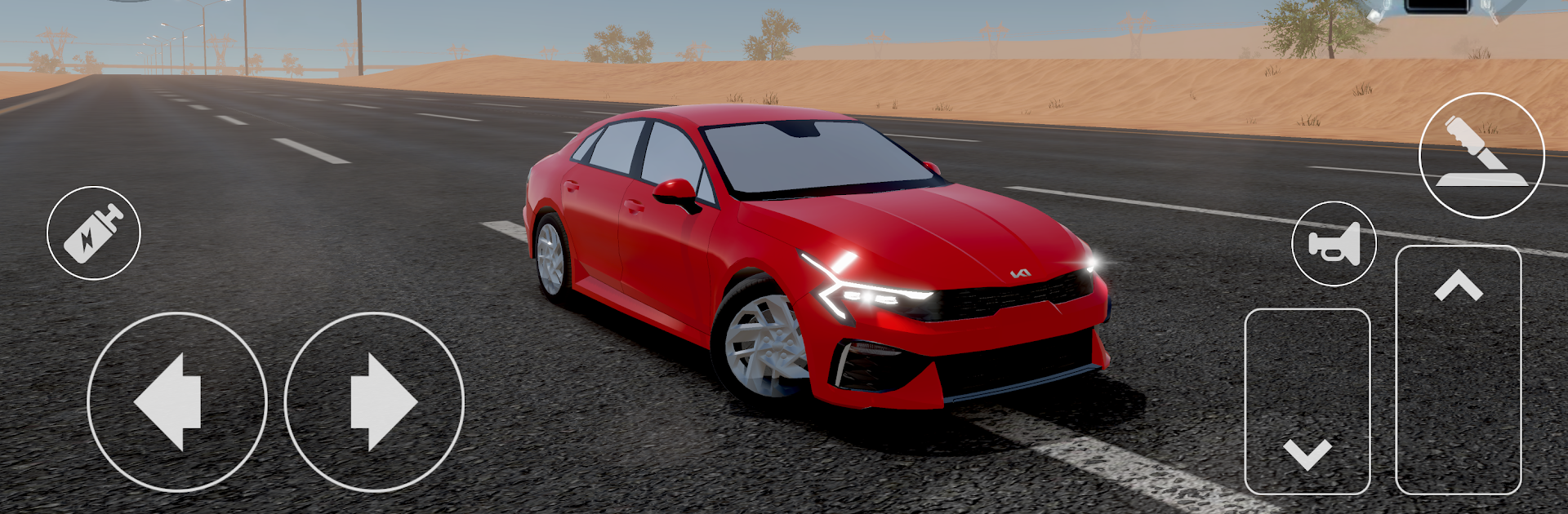Brake using the down chevron pedal
The width and height of the screenshot is (1568, 514).
tap(1307, 401)
